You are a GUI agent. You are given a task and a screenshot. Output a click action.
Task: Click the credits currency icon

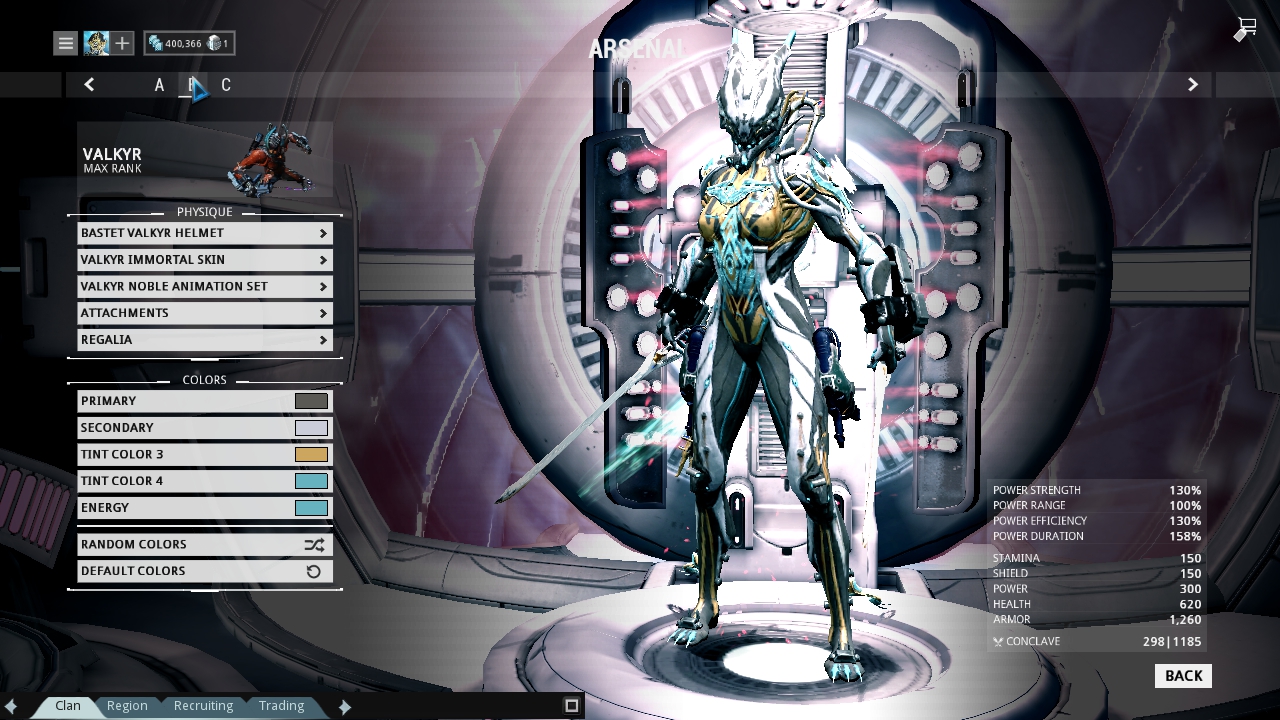(158, 43)
